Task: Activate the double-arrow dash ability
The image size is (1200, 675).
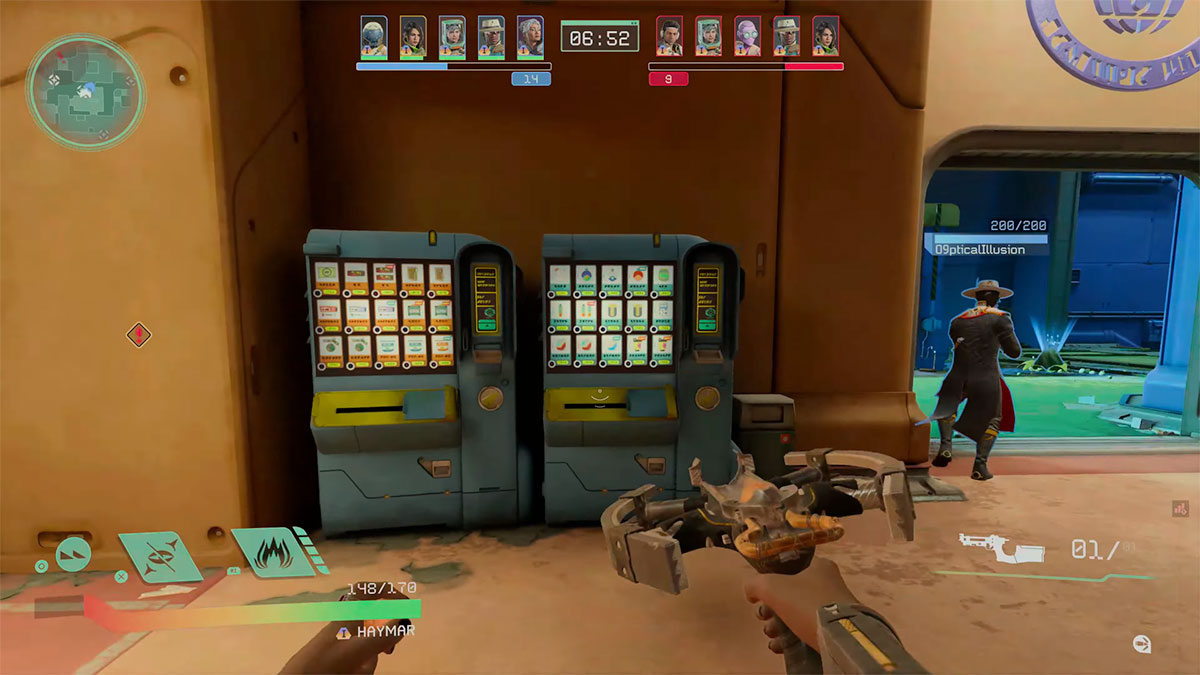Action: tap(73, 553)
